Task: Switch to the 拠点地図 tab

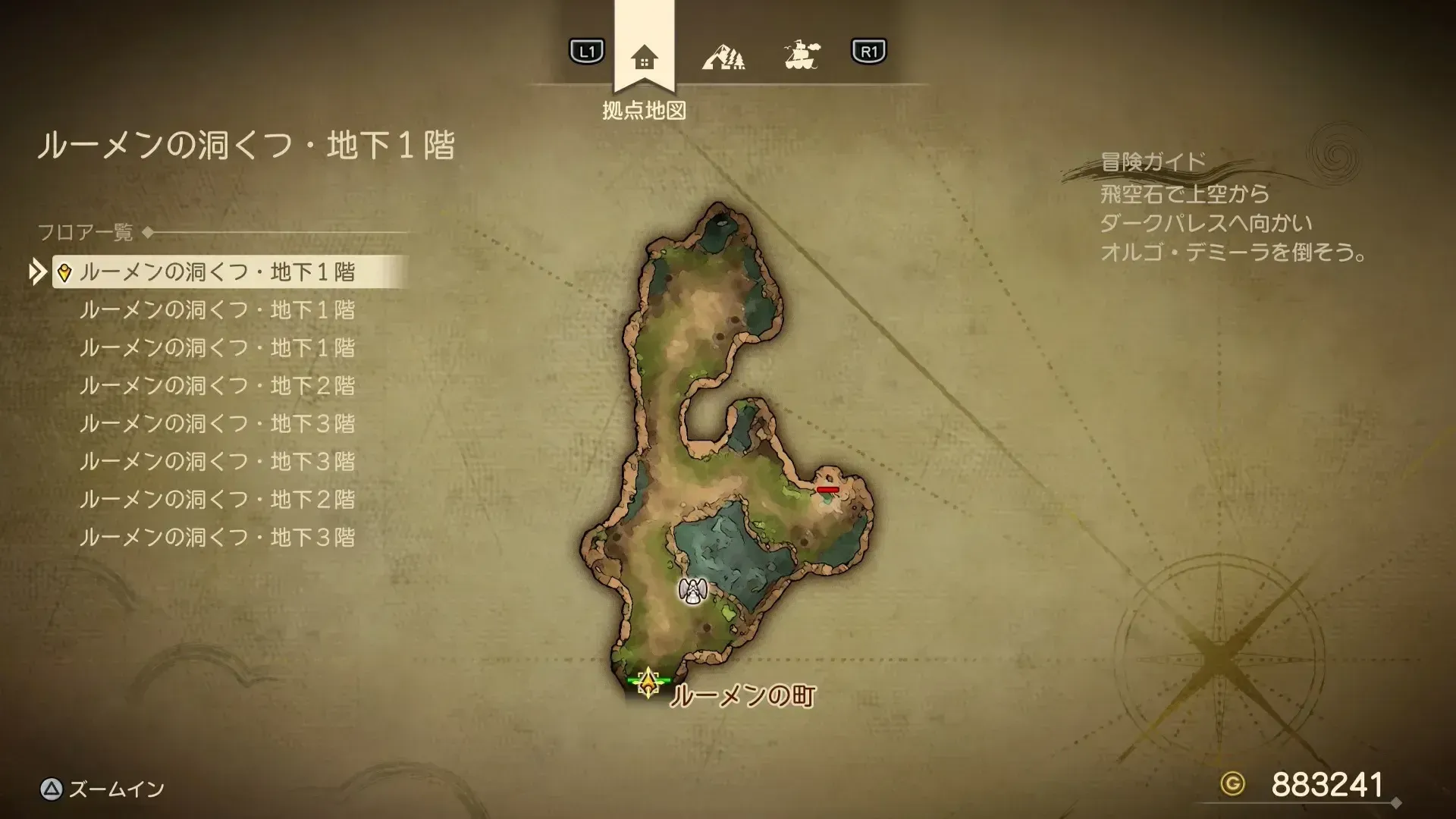Action: pyautogui.click(x=644, y=111)
